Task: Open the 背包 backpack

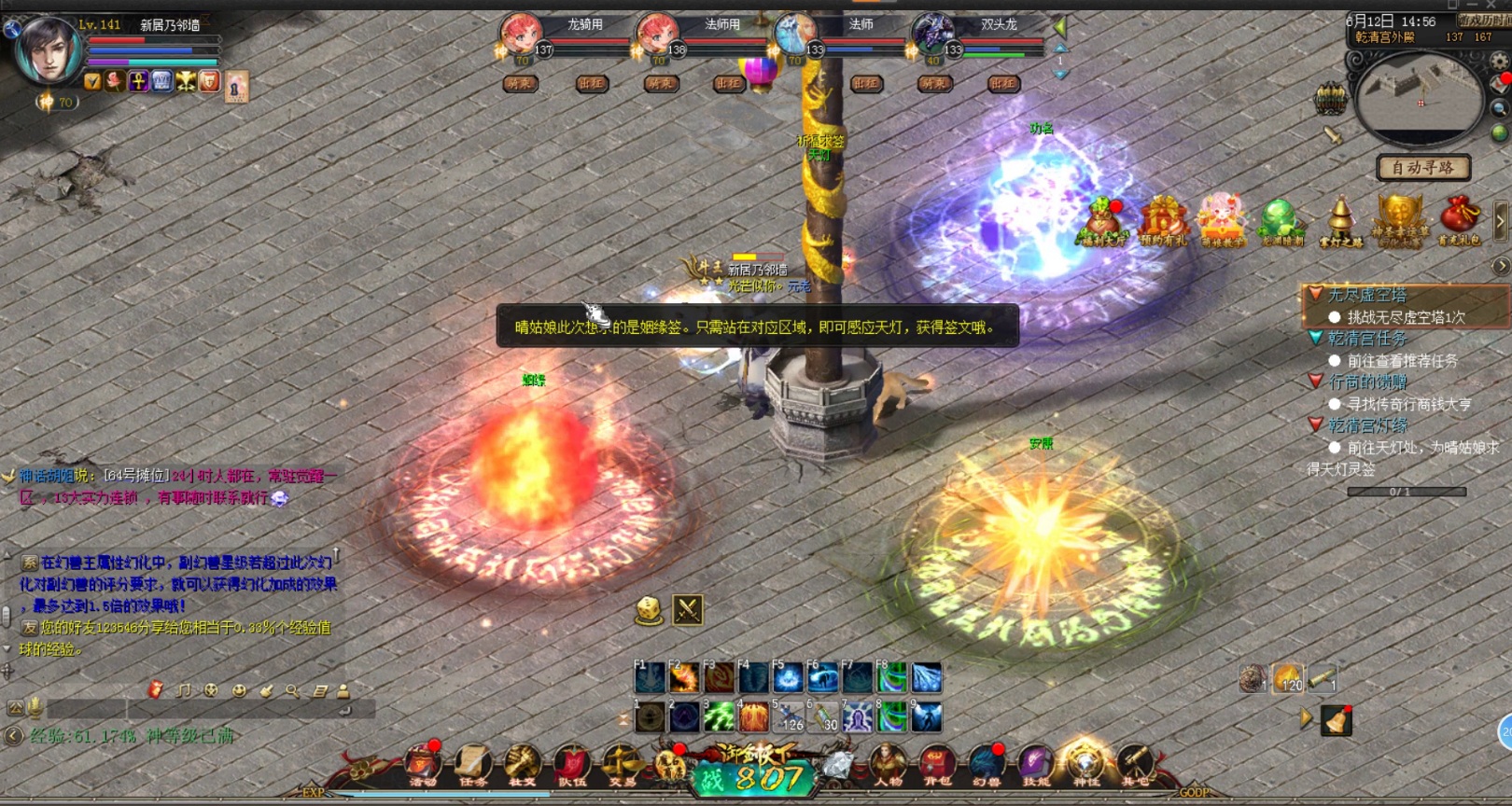Action: pos(937,766)
